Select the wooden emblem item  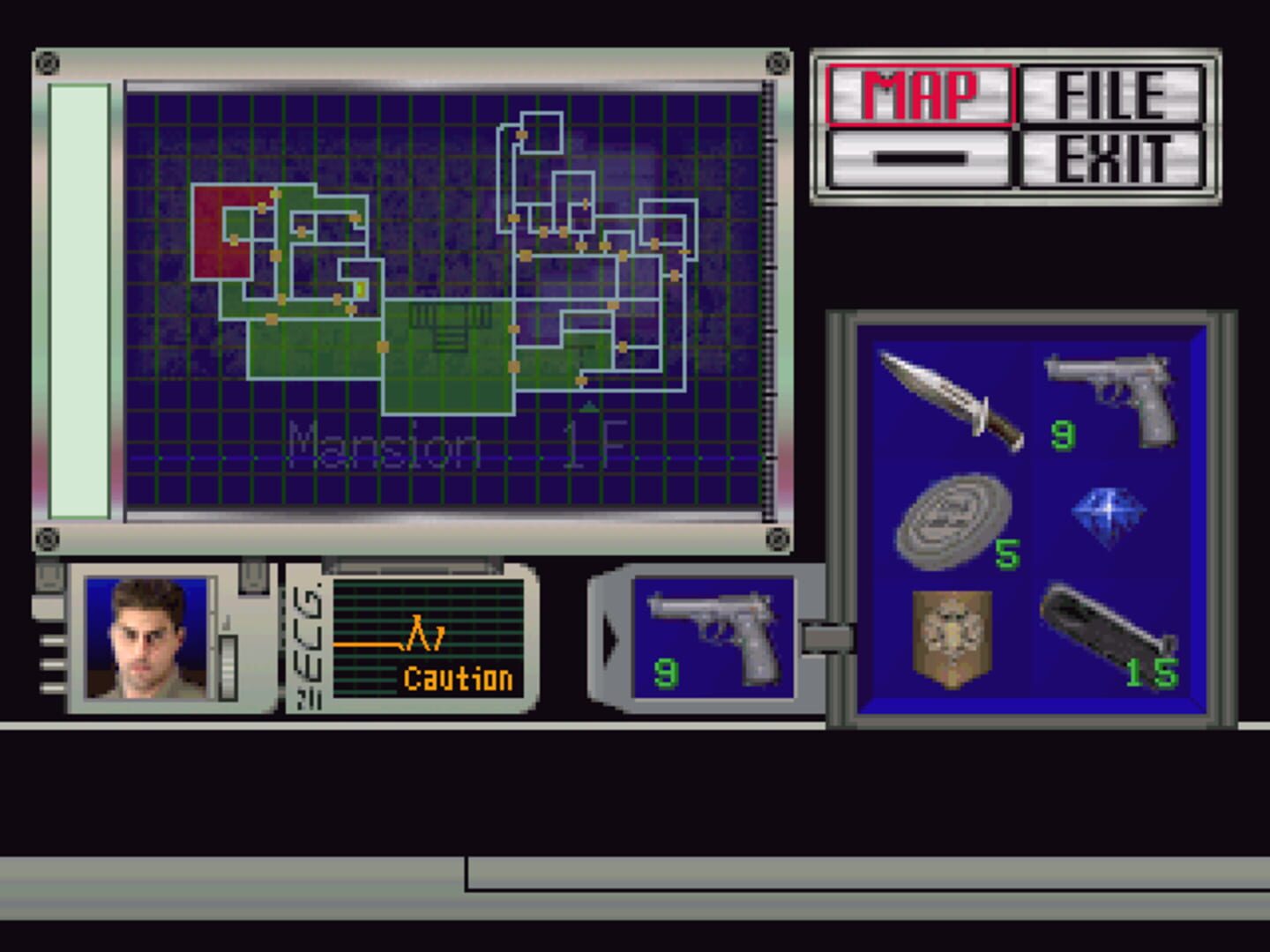952,635
